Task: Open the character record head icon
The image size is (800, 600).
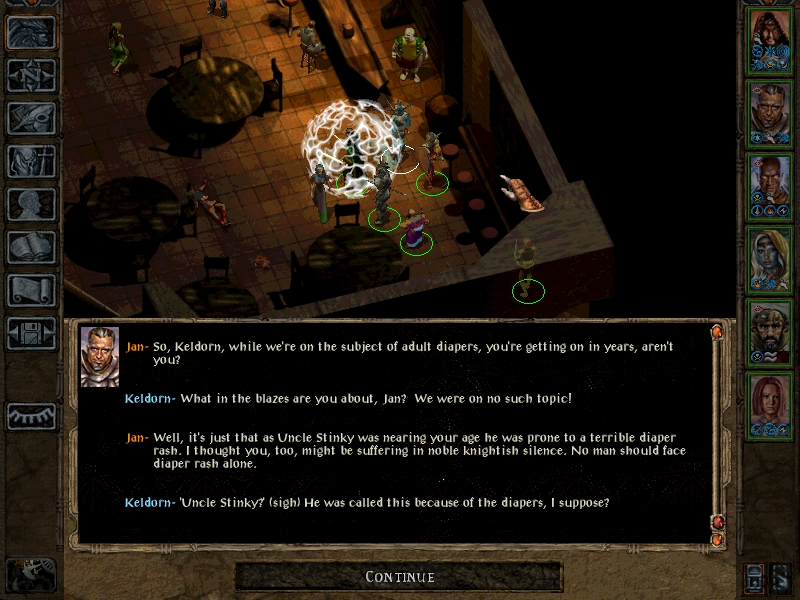Action: coord(31,204)
